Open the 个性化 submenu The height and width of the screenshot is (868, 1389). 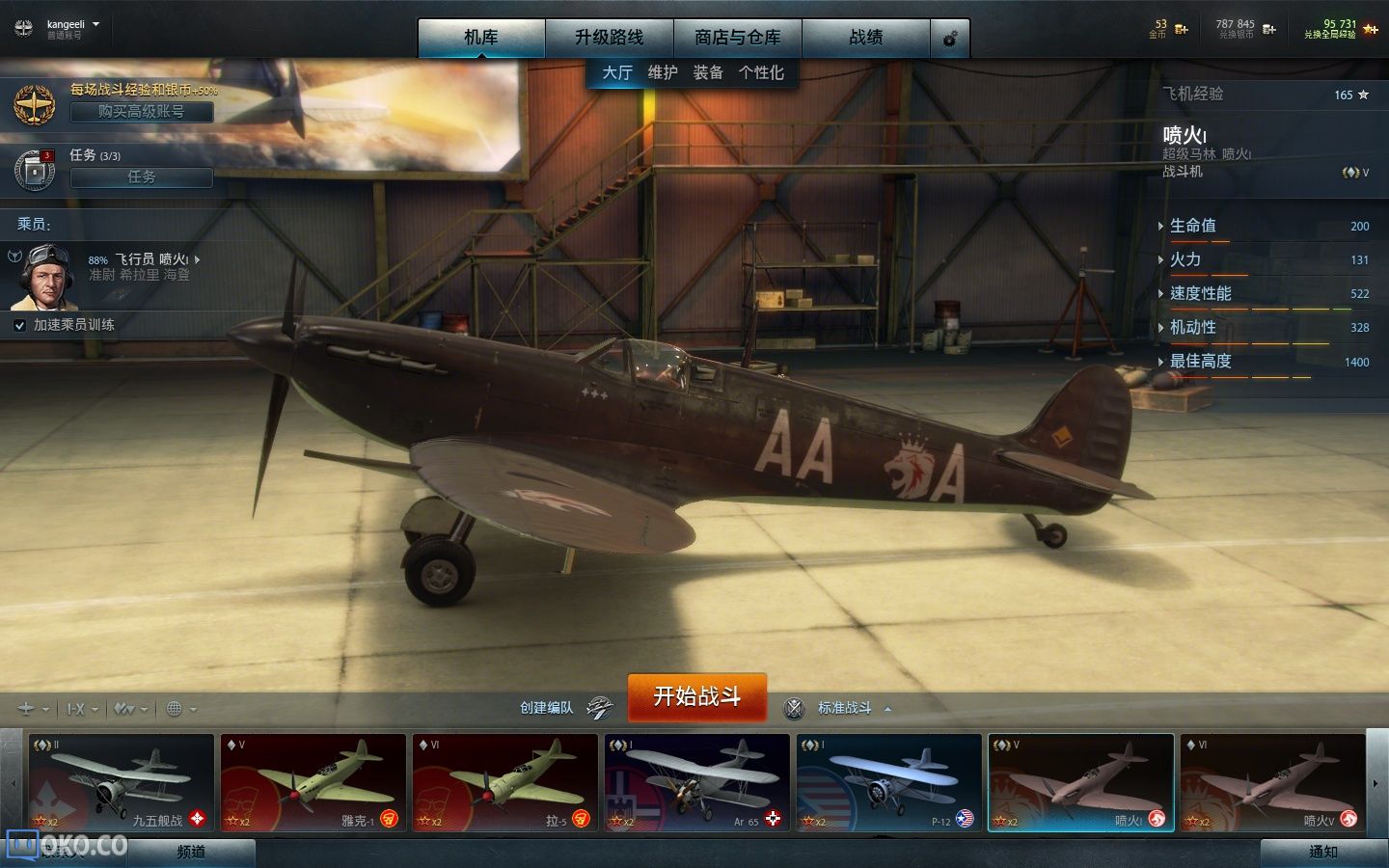pyautogui.click(x=761, y=72)
